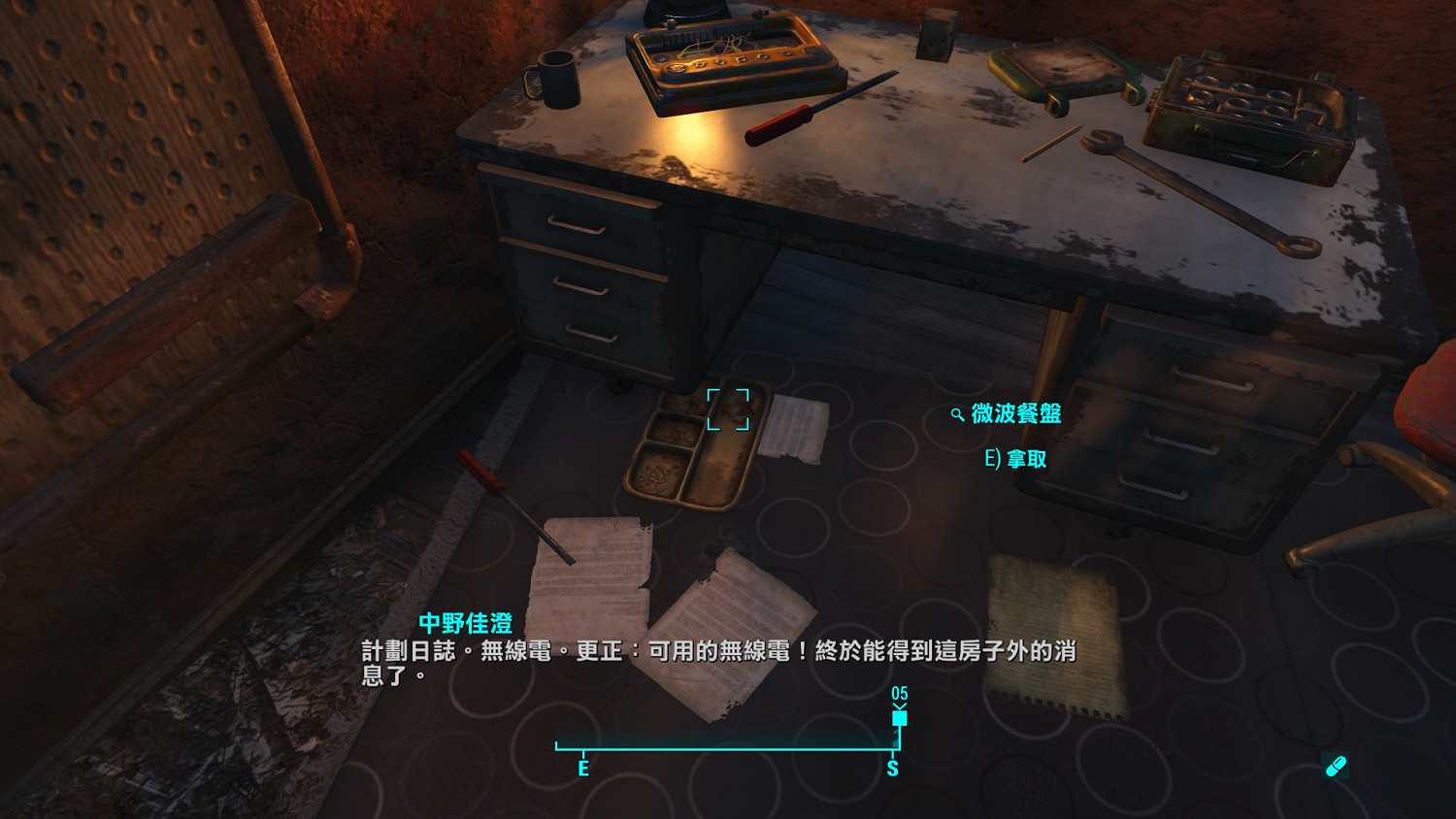Click the crosshair reticle over the food tray

(729, 409)
